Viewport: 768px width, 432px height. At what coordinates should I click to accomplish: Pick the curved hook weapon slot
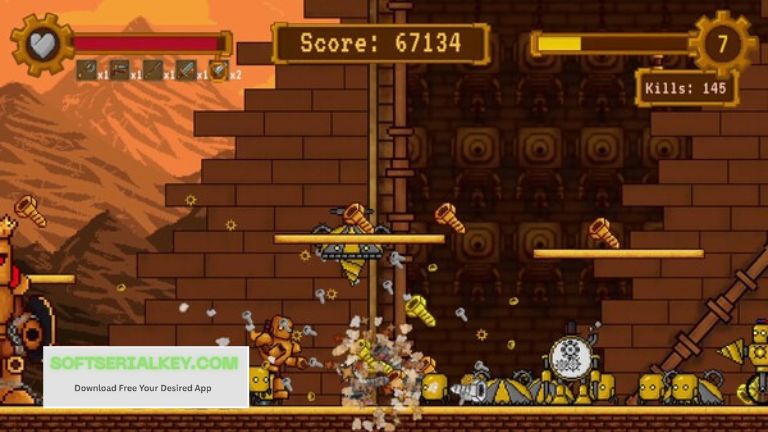(x=86, y=69)
